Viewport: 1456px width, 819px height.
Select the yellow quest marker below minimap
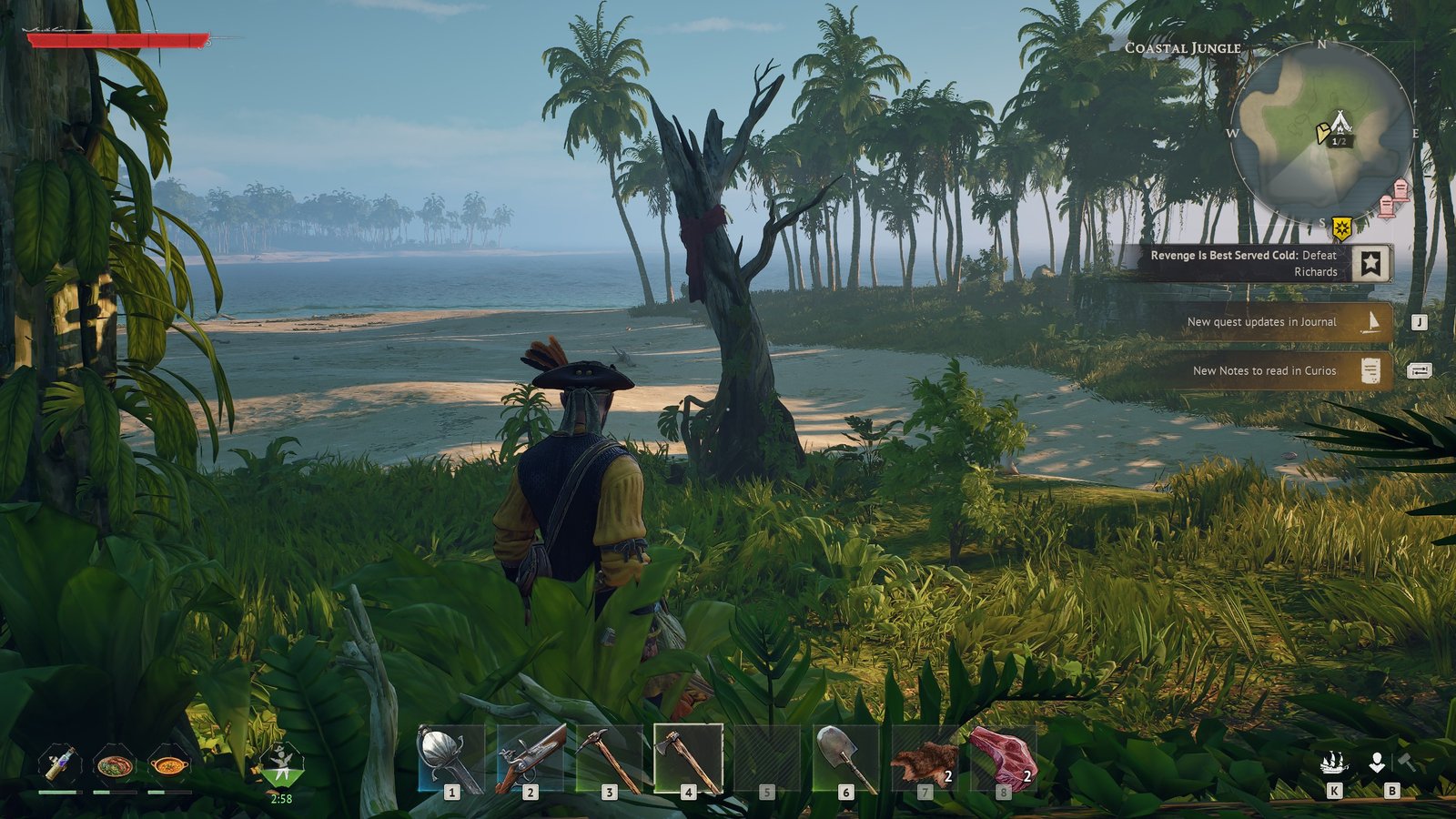(x=1340, y=227)
